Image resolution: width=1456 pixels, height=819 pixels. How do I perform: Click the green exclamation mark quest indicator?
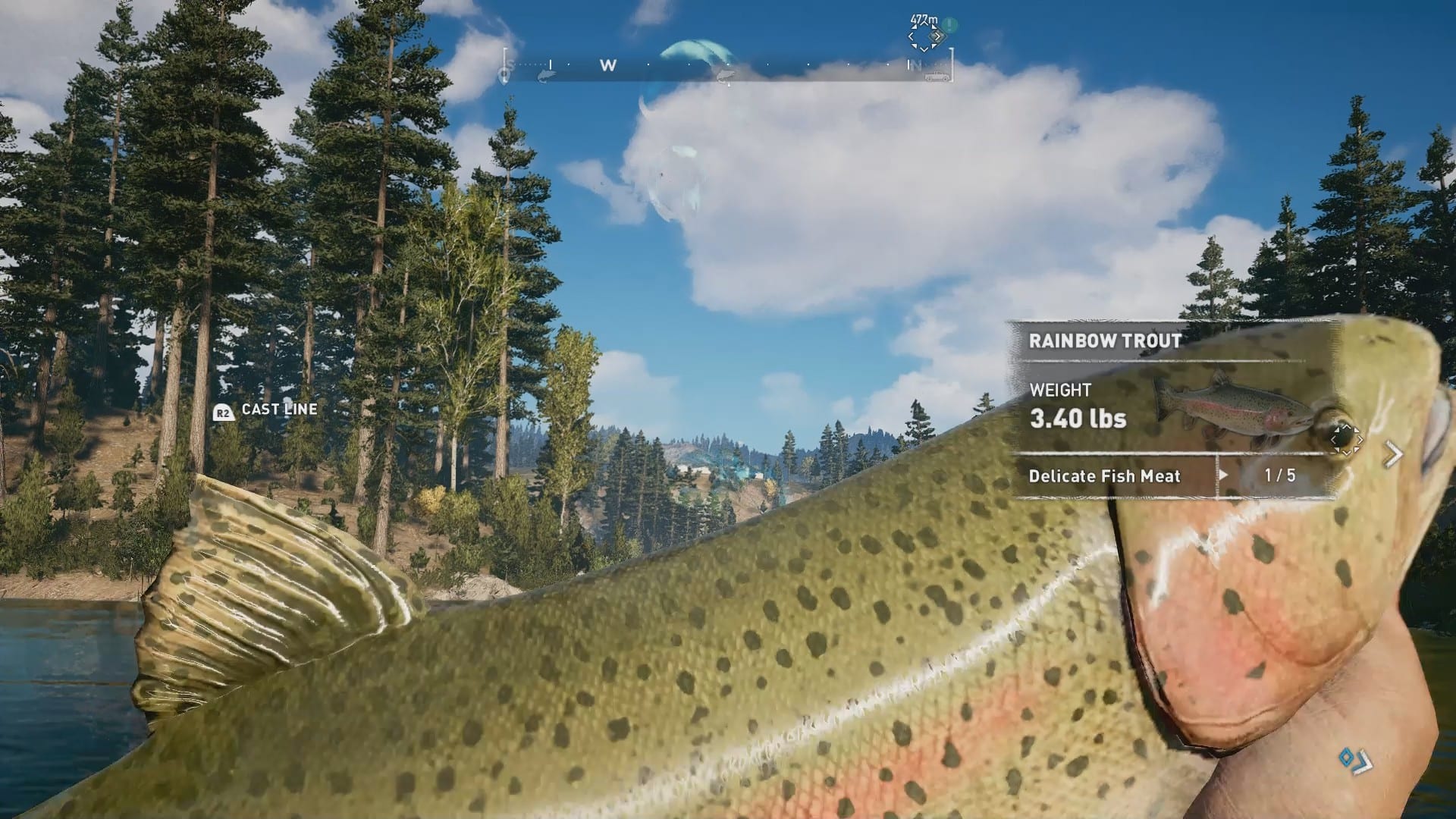pos(950,25)
